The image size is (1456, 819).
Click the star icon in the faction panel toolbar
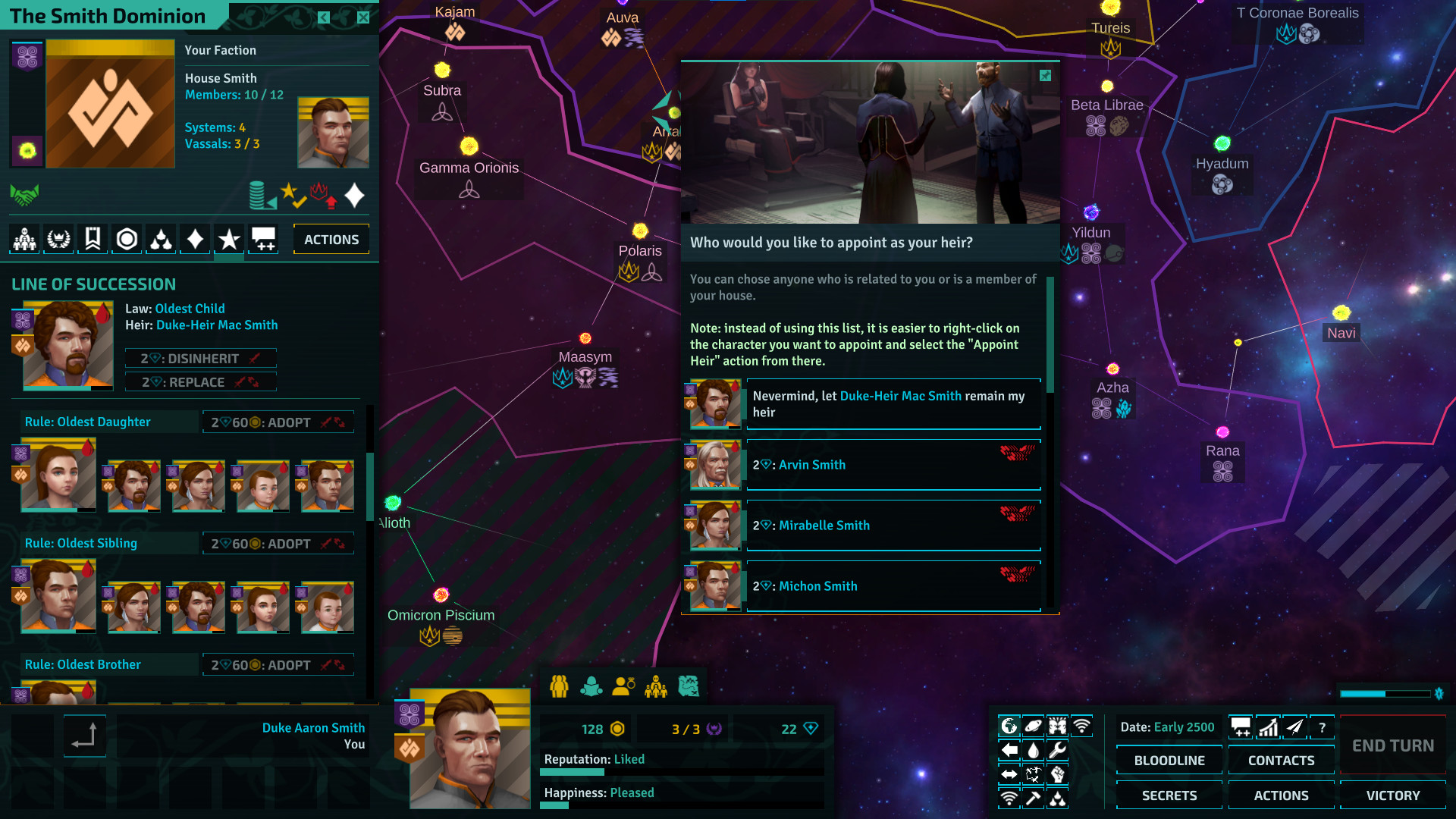click(228, 239)
